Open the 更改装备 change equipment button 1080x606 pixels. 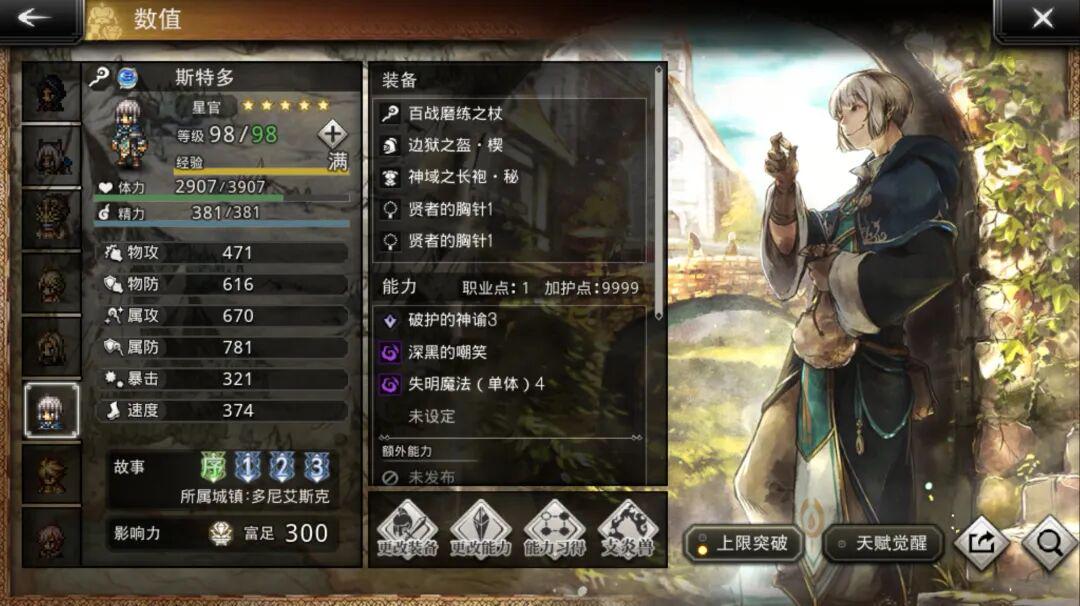coord(407,530)
